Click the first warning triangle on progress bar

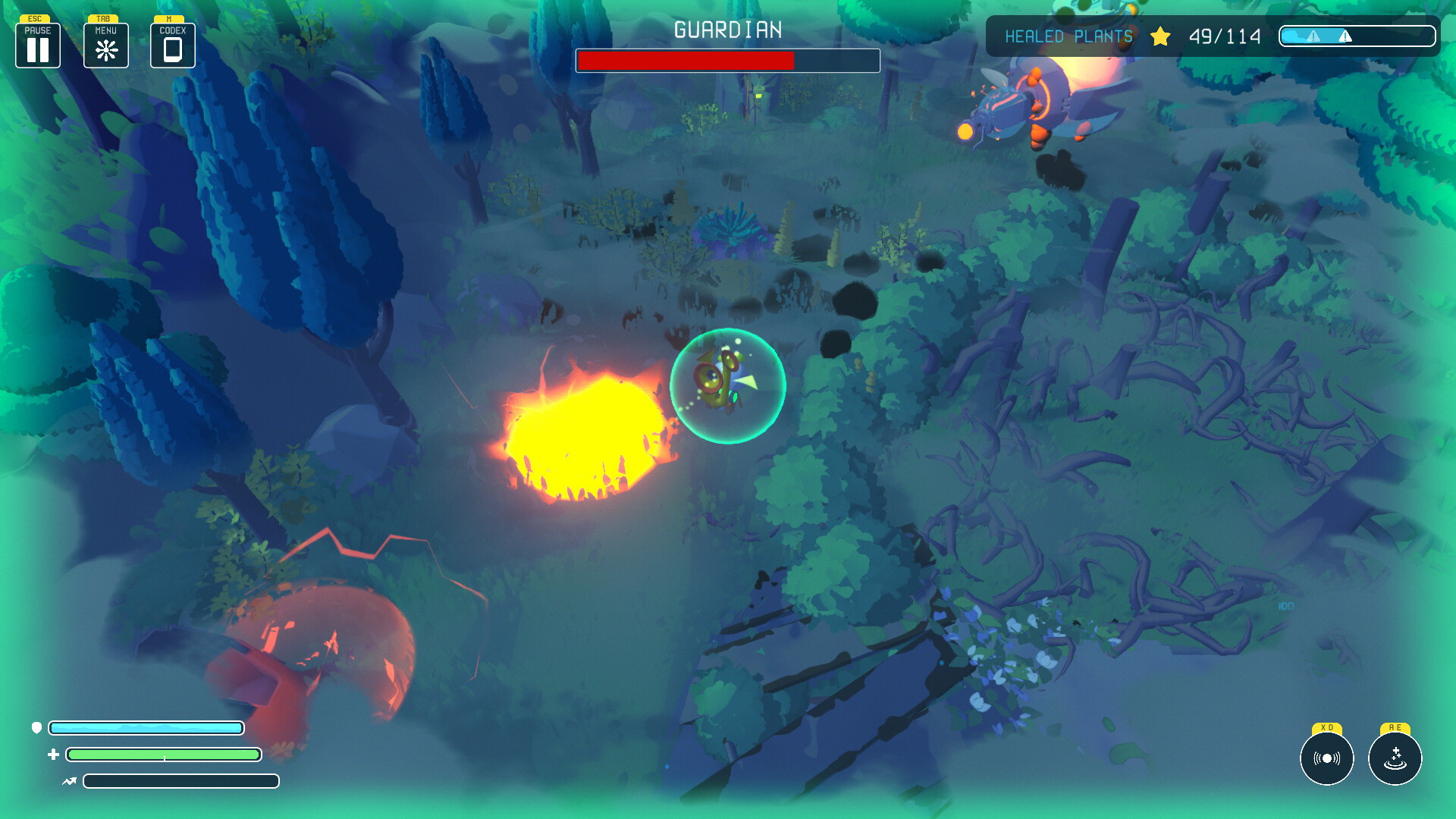click(1313, 36)
